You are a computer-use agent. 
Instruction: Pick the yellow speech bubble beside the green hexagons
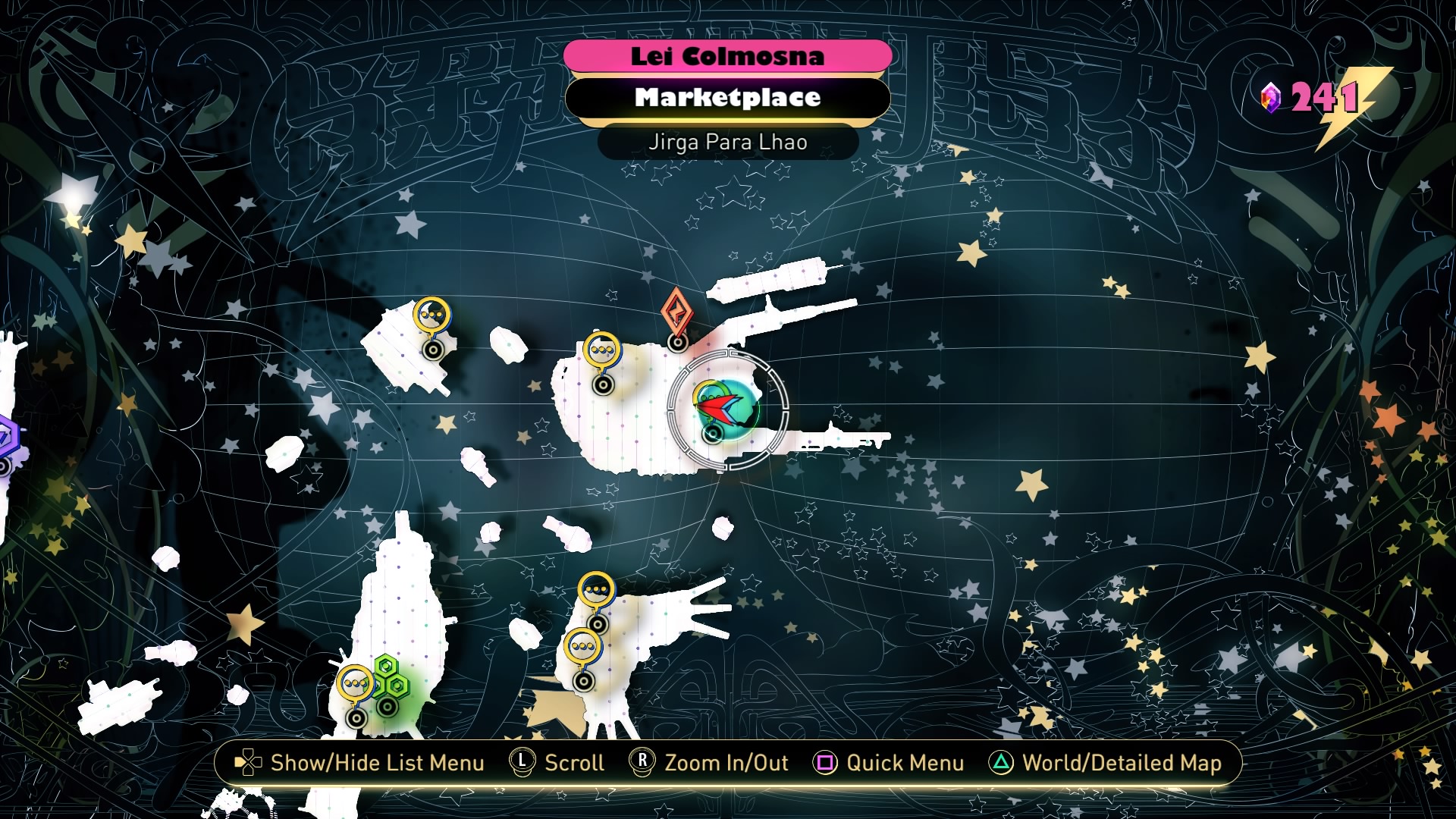tap(355, 684)
